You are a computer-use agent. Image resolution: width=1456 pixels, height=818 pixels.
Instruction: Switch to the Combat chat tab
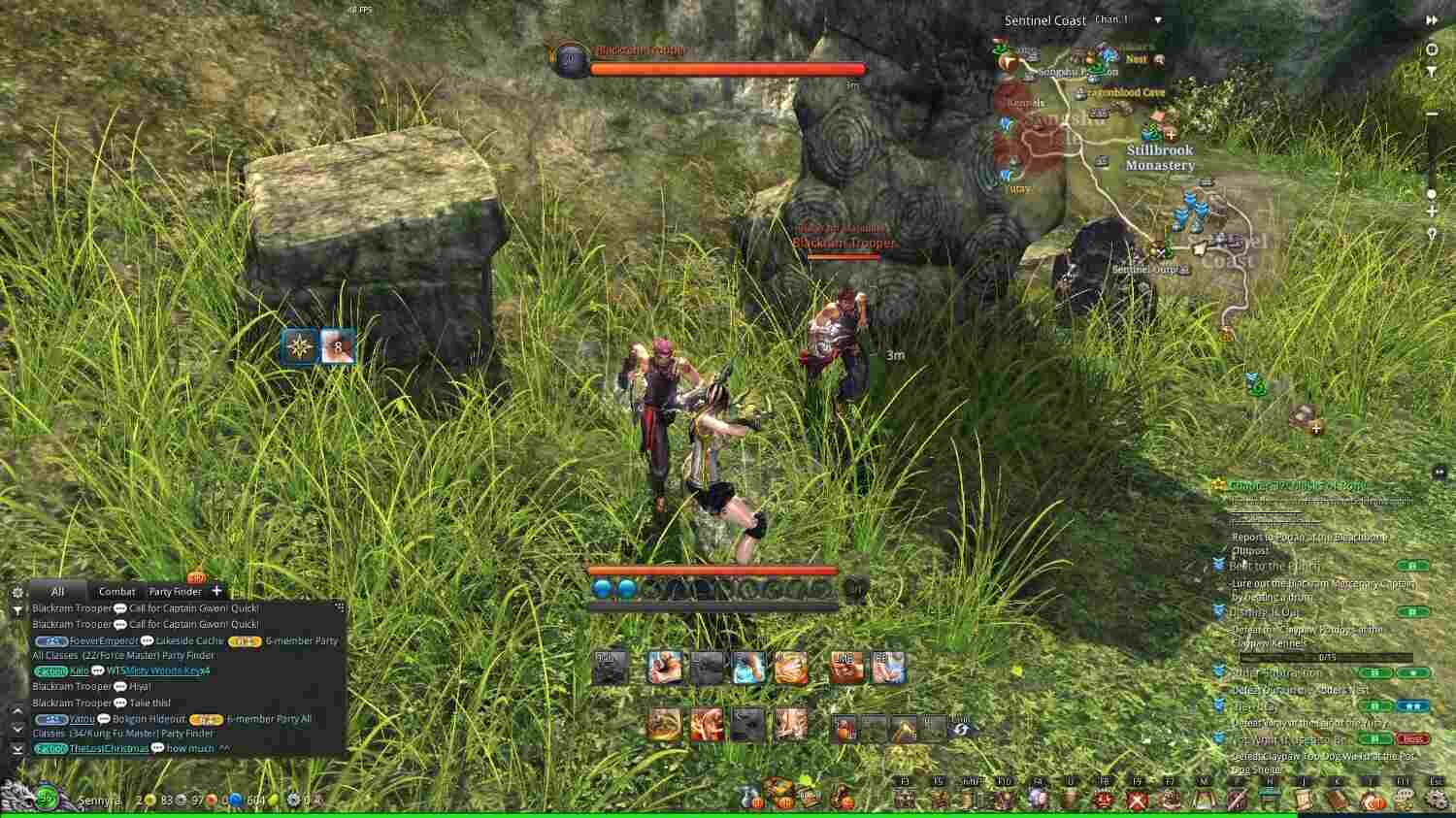[x=117, y=592]
